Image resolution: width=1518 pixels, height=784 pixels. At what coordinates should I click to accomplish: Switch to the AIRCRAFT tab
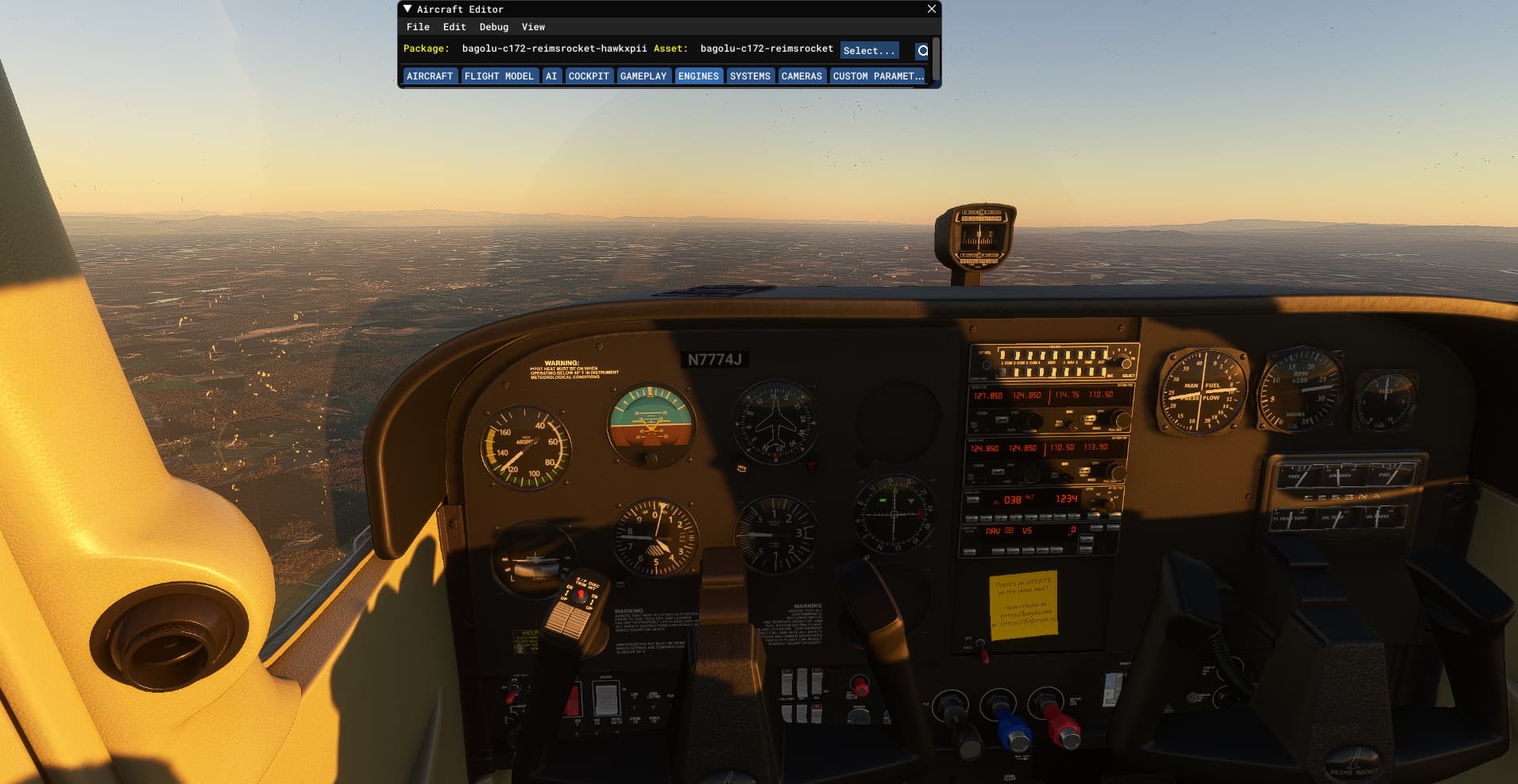tap(430, 75)
